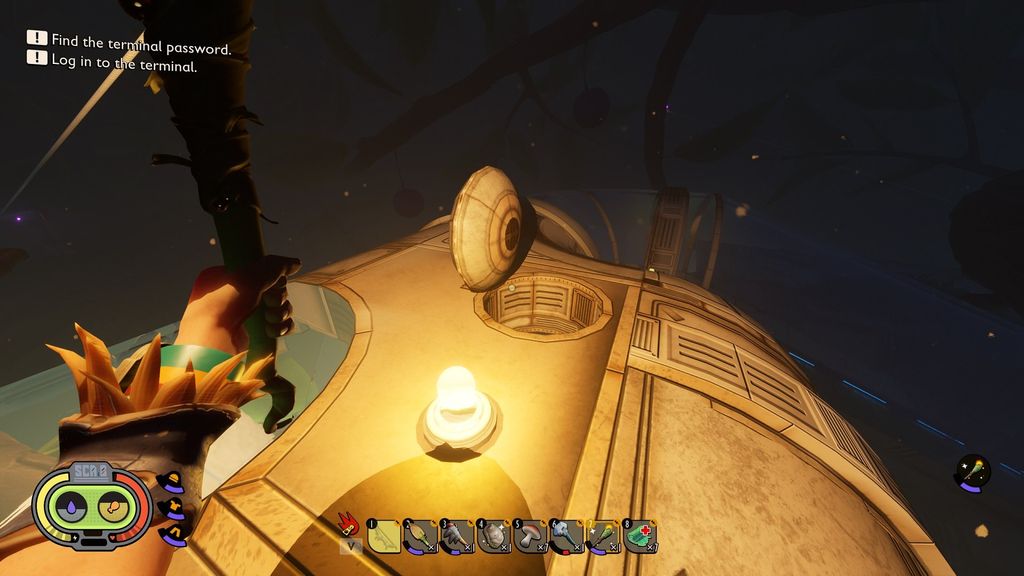This screenshot has height=576, width=1024.
Task: Select the pebble rock in slot 4
Action: tap(493, 537)
